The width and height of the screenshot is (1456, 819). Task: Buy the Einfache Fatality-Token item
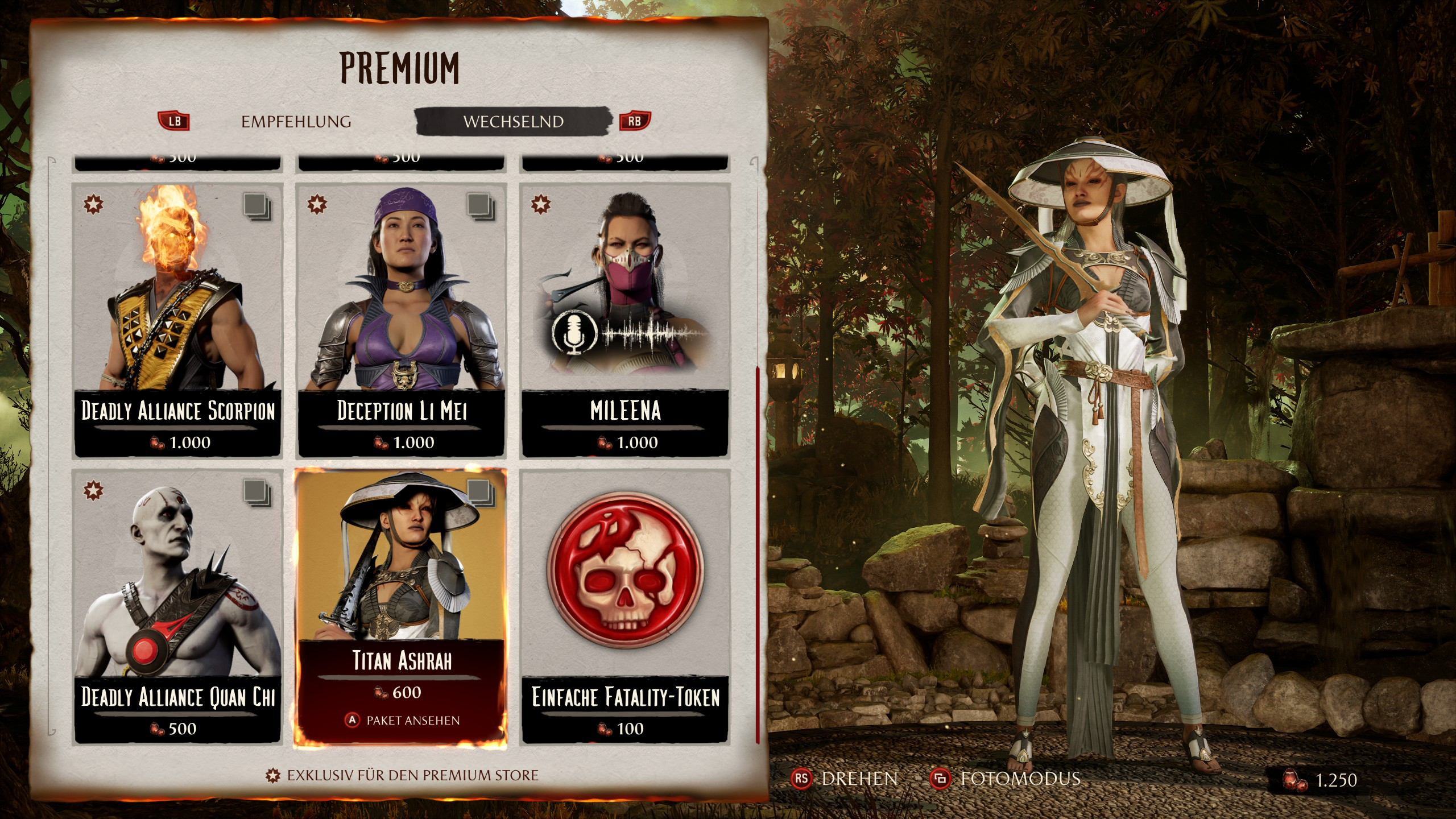click(625, 606)
